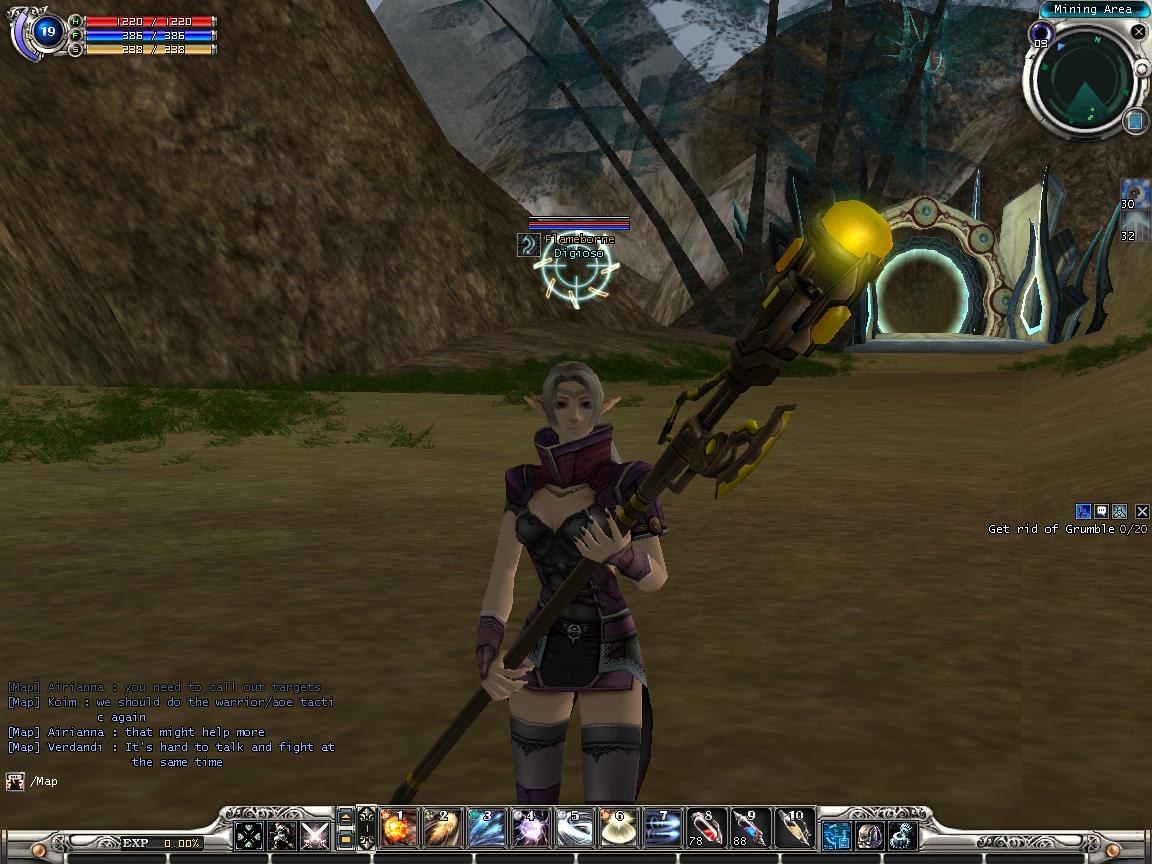
Task: Open the gear icon at hotbar's right end
Action: pyautogui.click(x=903, y=835)
